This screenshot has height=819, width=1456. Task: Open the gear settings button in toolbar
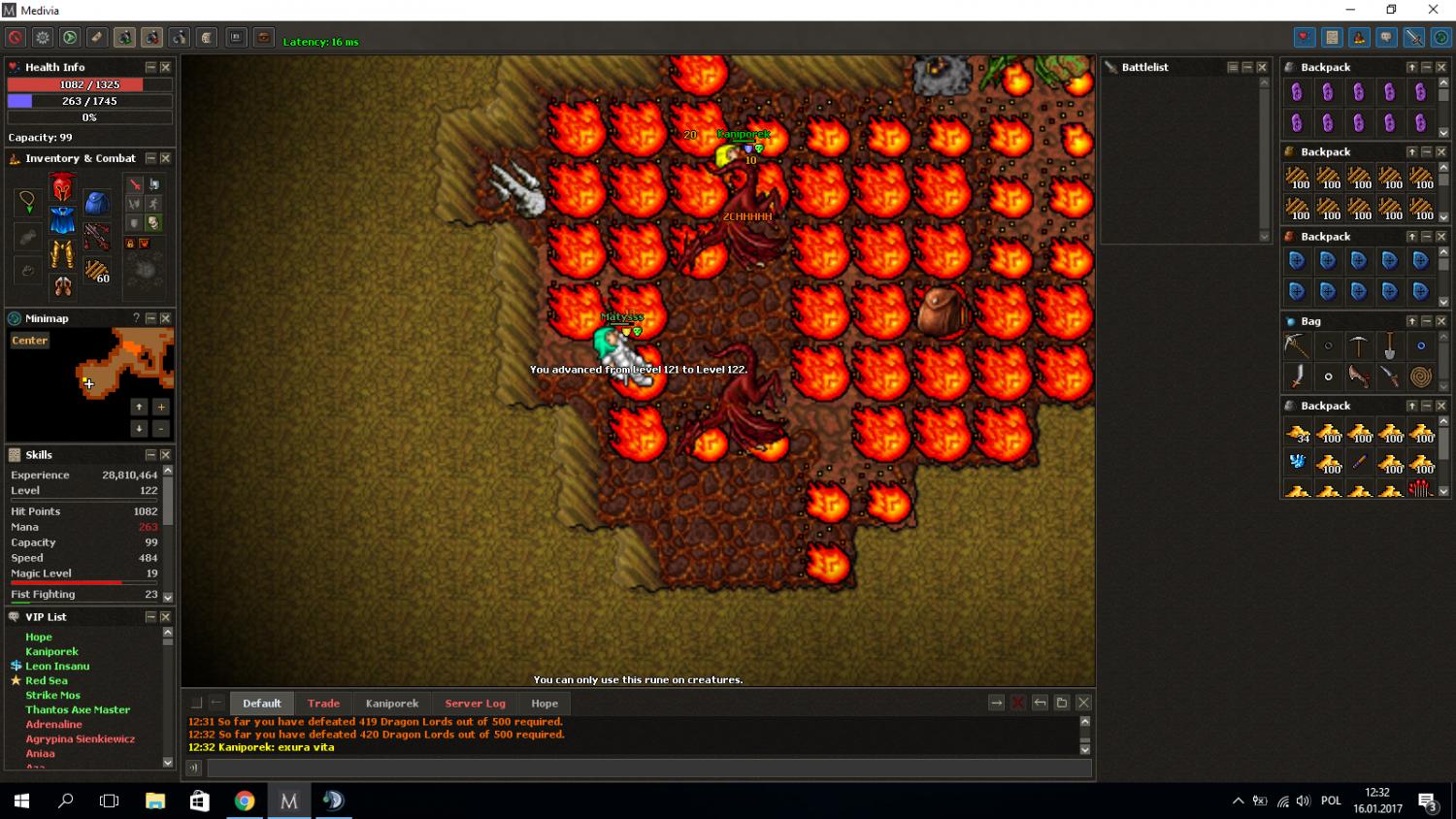click(x=43, y=38)
